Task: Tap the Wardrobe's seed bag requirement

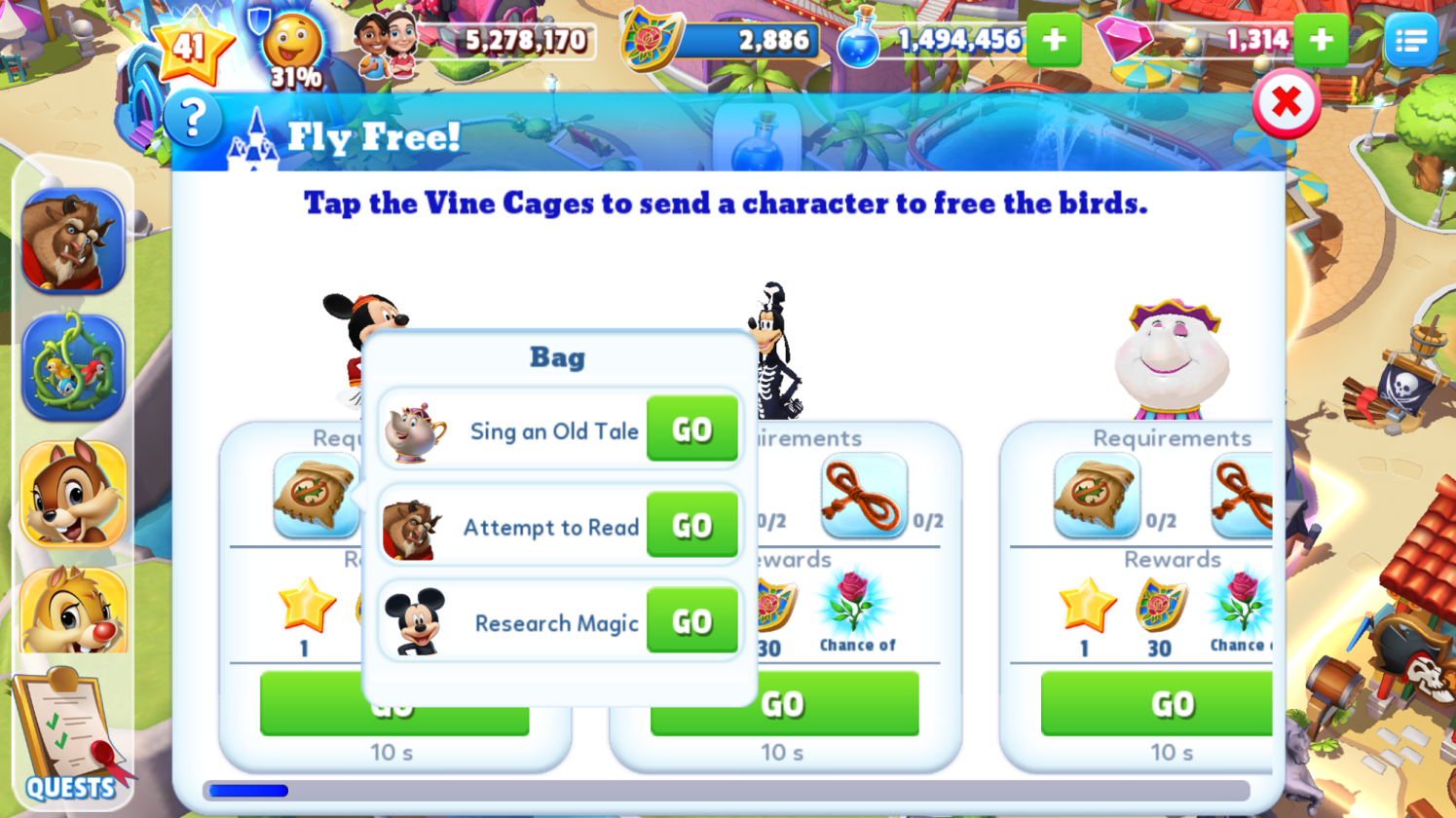Action: [x=1096, y=496]
